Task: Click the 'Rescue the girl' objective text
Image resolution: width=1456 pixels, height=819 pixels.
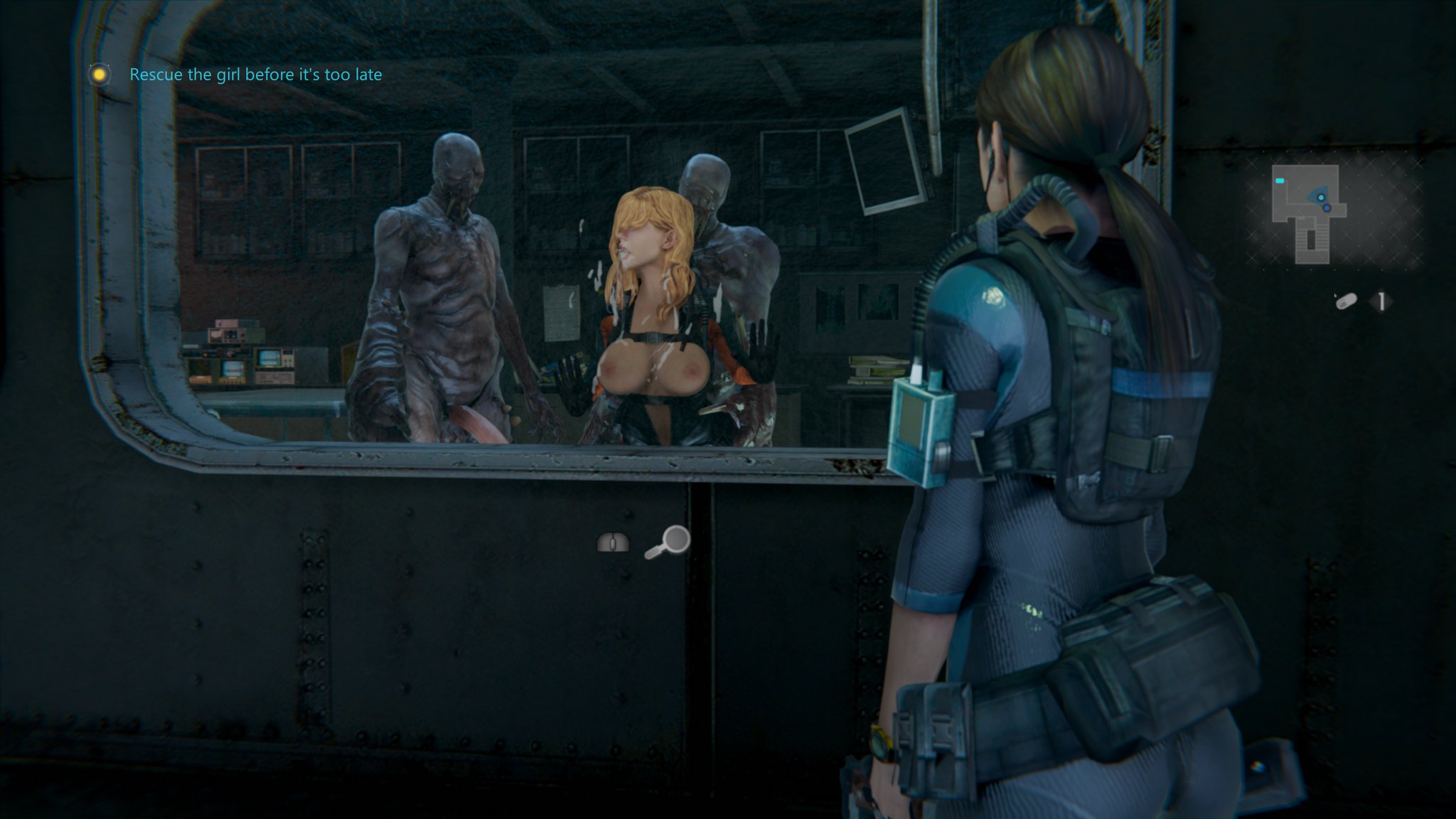Action: [x=255, y=75]
